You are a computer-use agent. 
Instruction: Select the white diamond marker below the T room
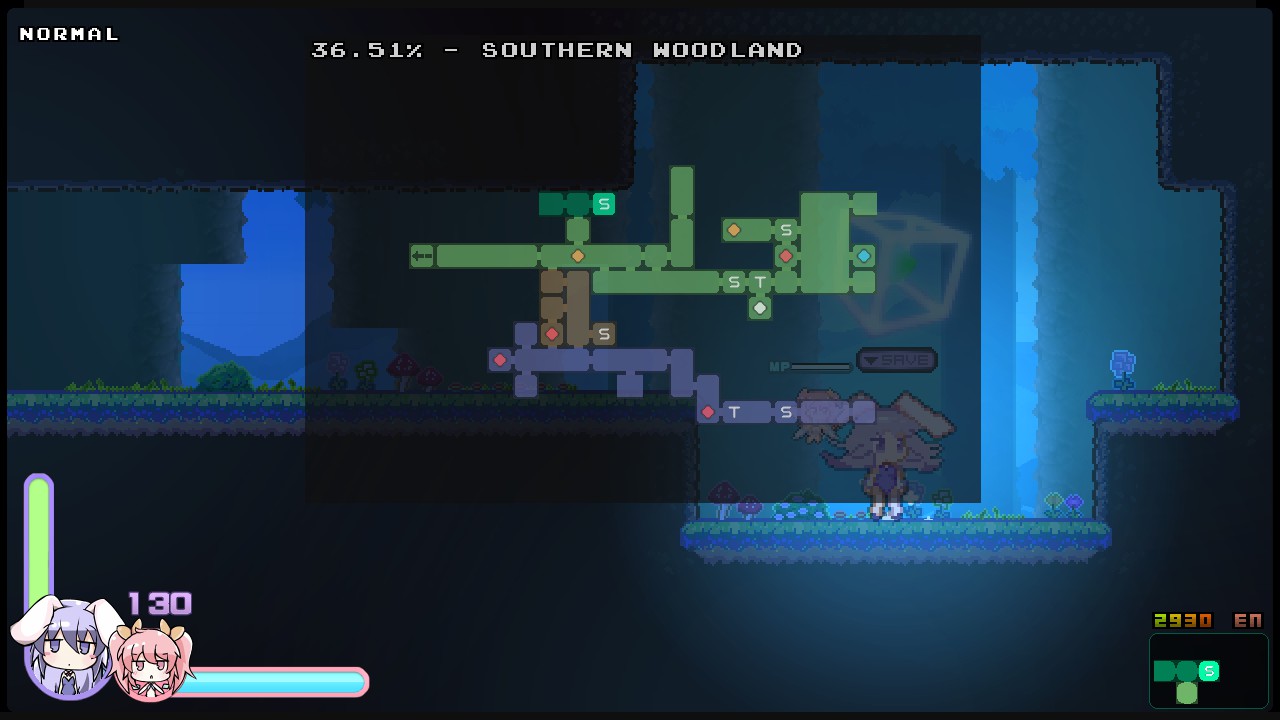pyautogui.click(x=760, y=308)
